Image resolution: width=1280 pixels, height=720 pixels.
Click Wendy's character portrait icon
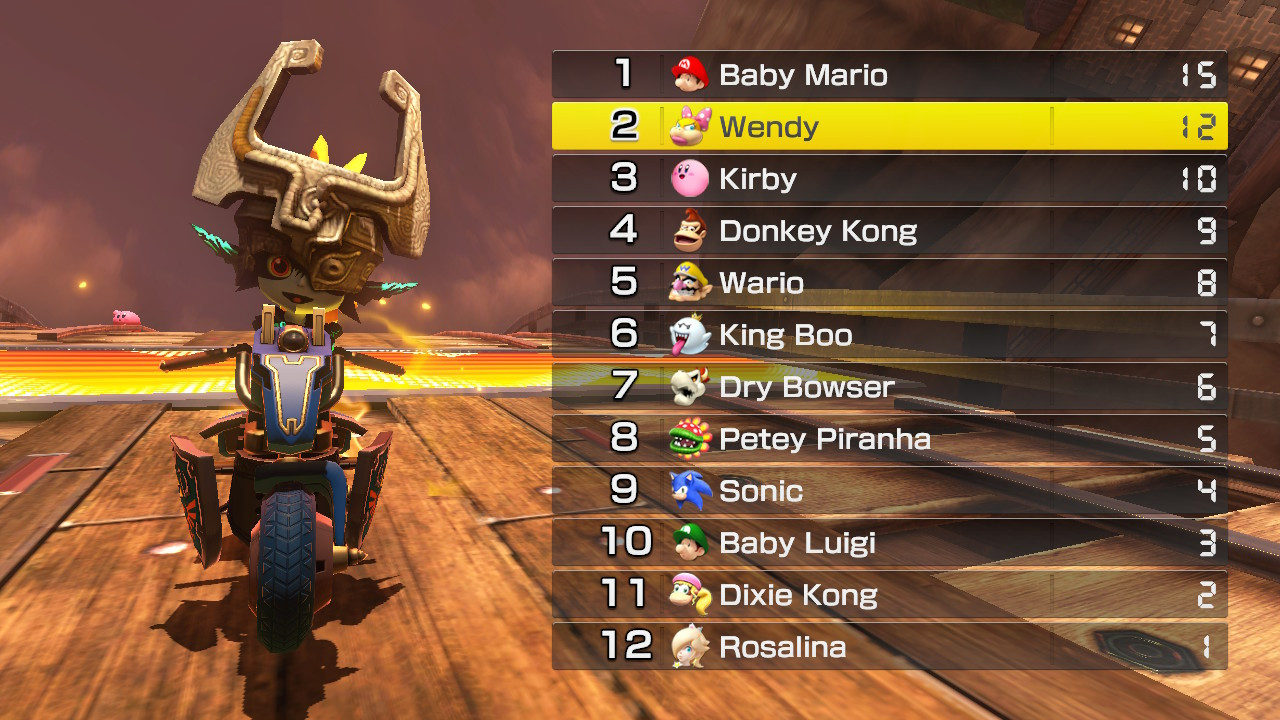(690, 127)
